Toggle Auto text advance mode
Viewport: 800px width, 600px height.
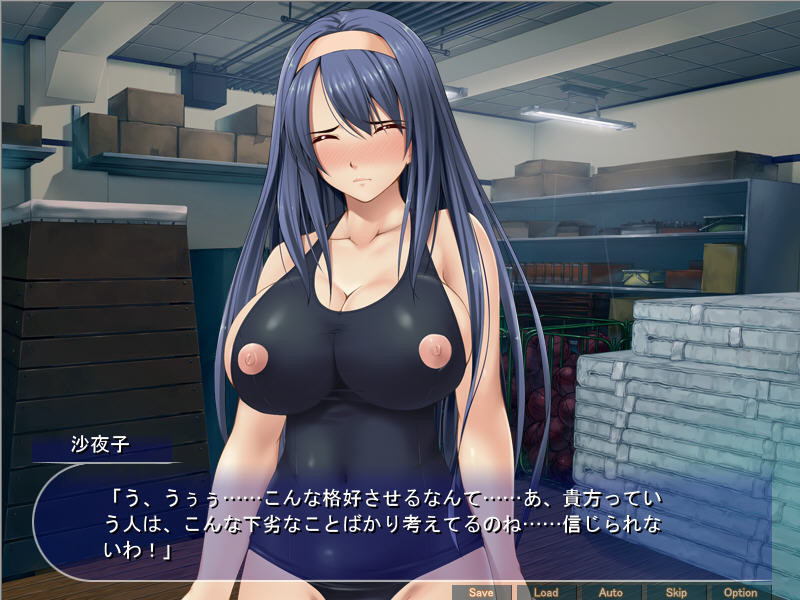[611, 592]
